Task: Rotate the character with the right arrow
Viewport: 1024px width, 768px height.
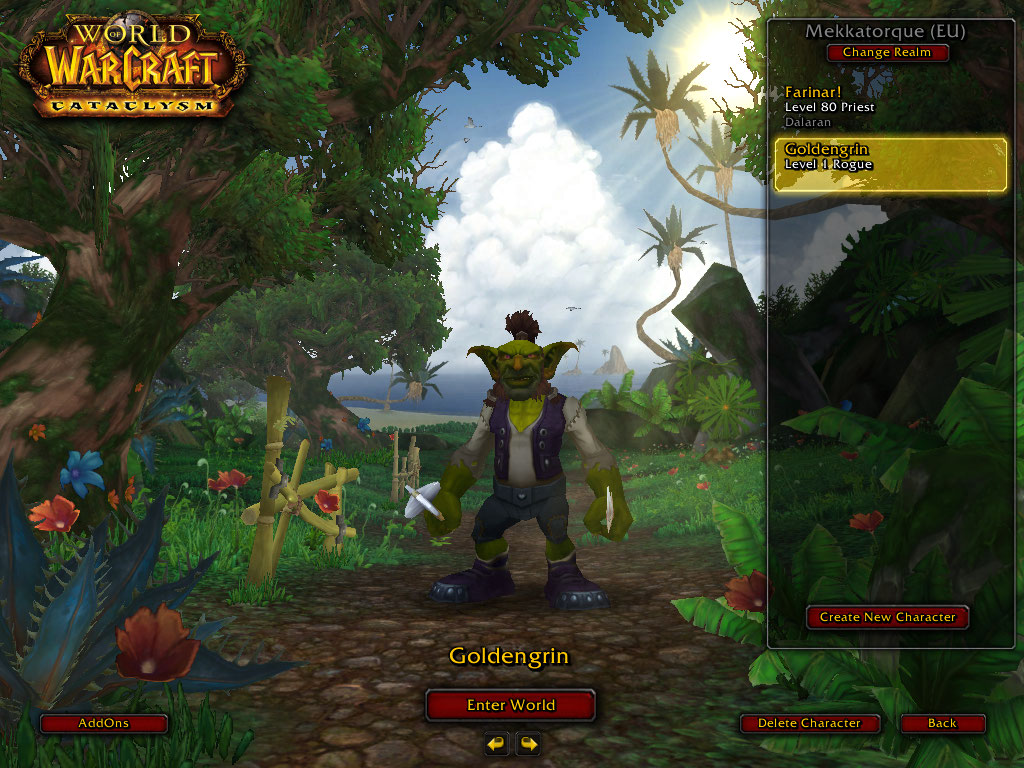Action: coord(528,743)
